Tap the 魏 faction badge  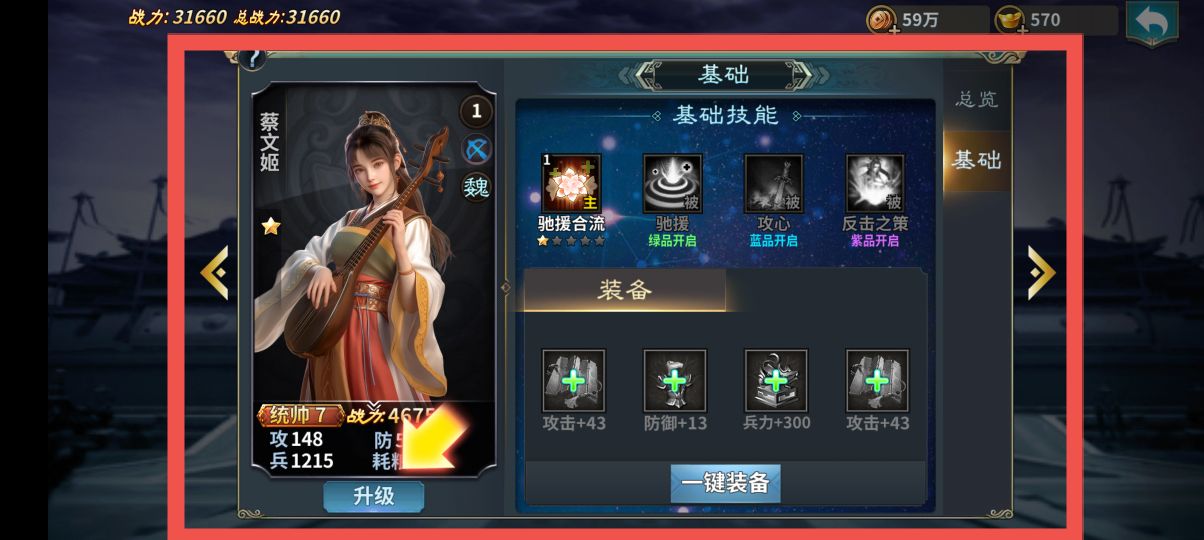[476, 187]
